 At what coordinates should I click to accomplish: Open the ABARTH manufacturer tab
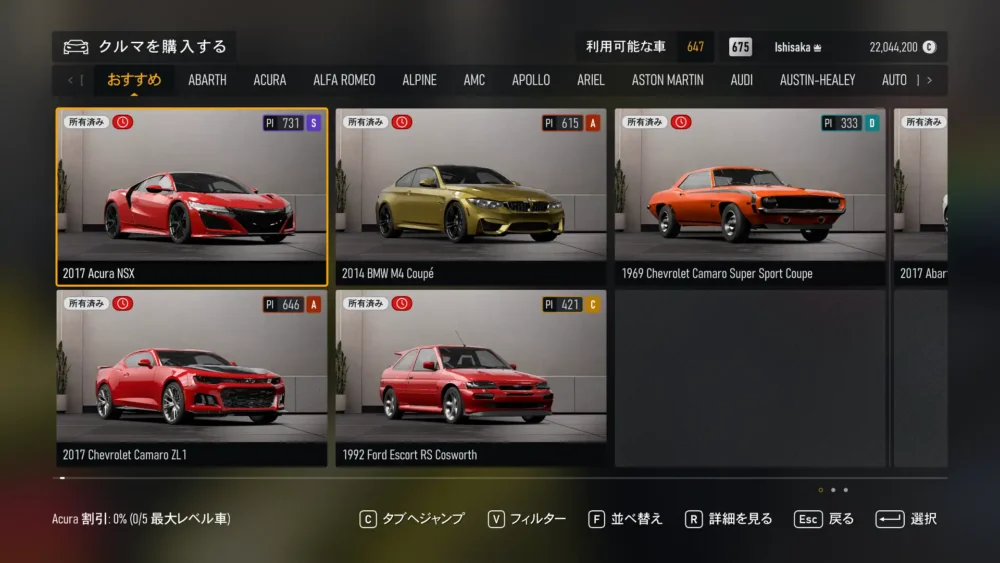click(207, 80)
